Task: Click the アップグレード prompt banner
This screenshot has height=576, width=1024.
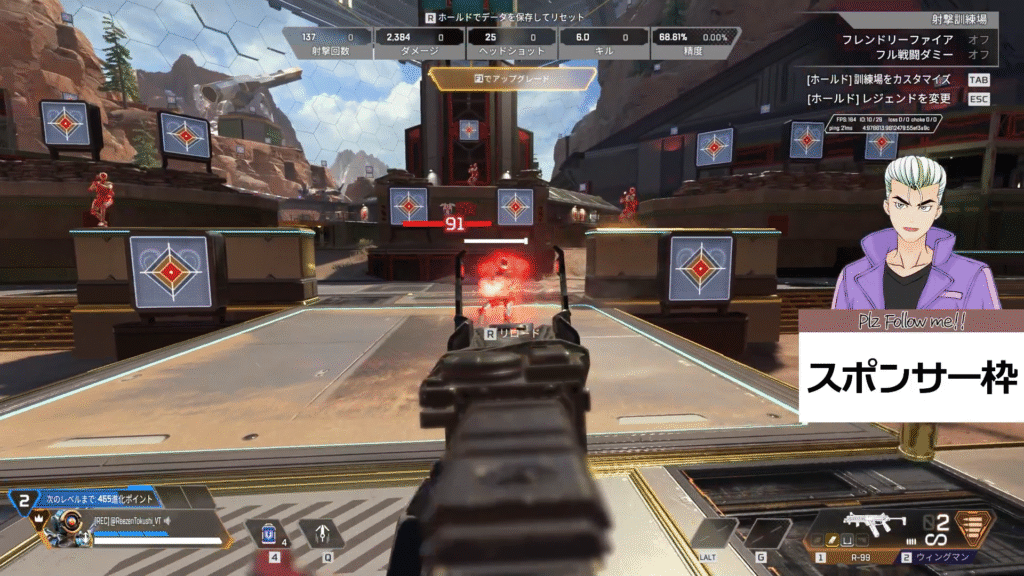Action: [511, 77]
